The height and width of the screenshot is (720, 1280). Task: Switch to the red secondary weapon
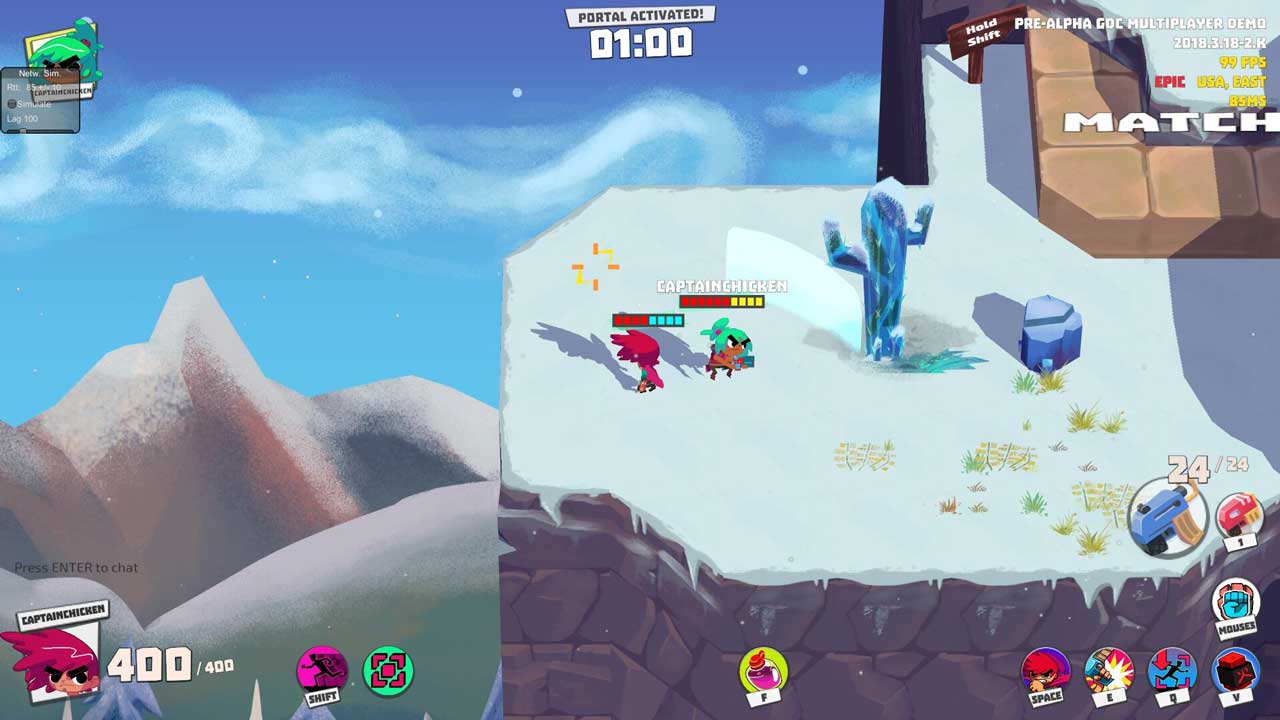coord(1240,515)
